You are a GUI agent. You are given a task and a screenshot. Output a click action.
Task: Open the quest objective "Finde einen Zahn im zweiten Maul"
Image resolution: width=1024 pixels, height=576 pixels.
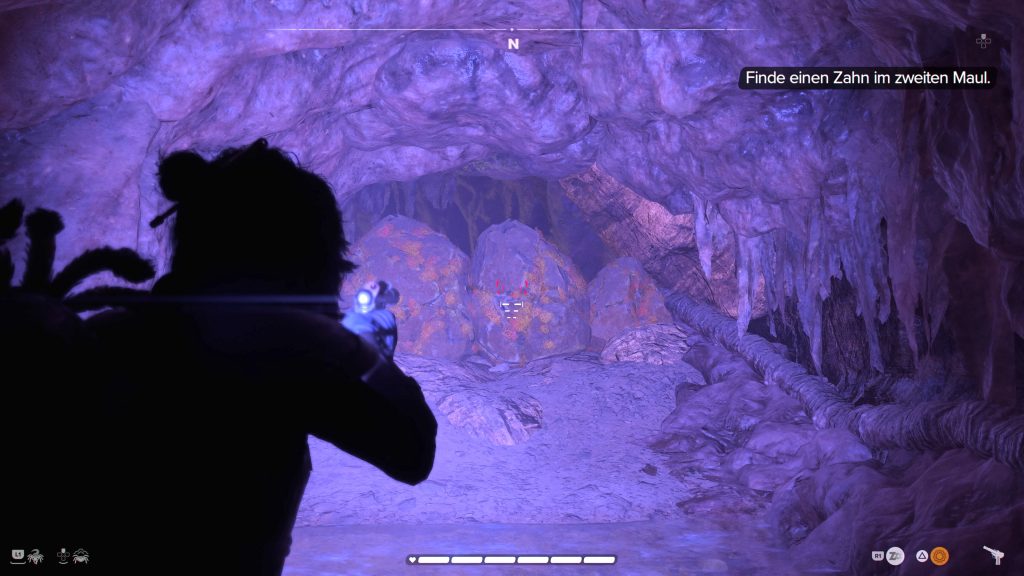866,78
